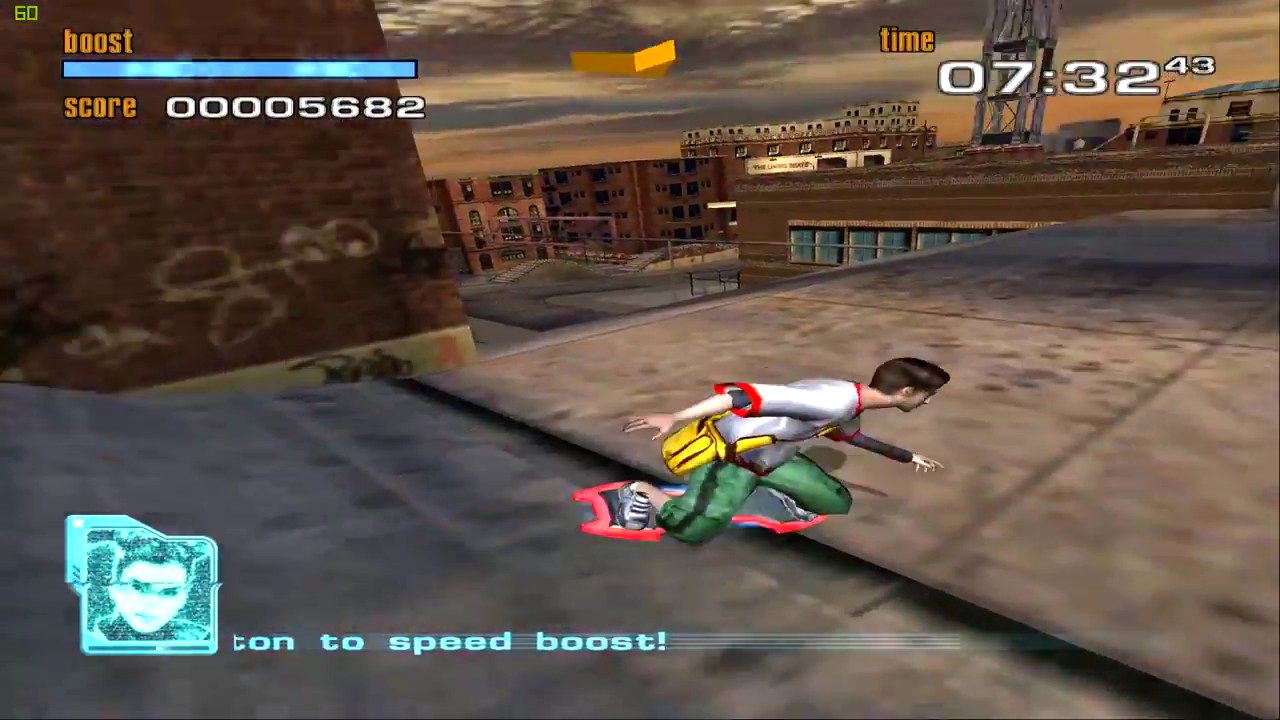
Task: Click the speed boost instruction text
Action: coord(450,642)
